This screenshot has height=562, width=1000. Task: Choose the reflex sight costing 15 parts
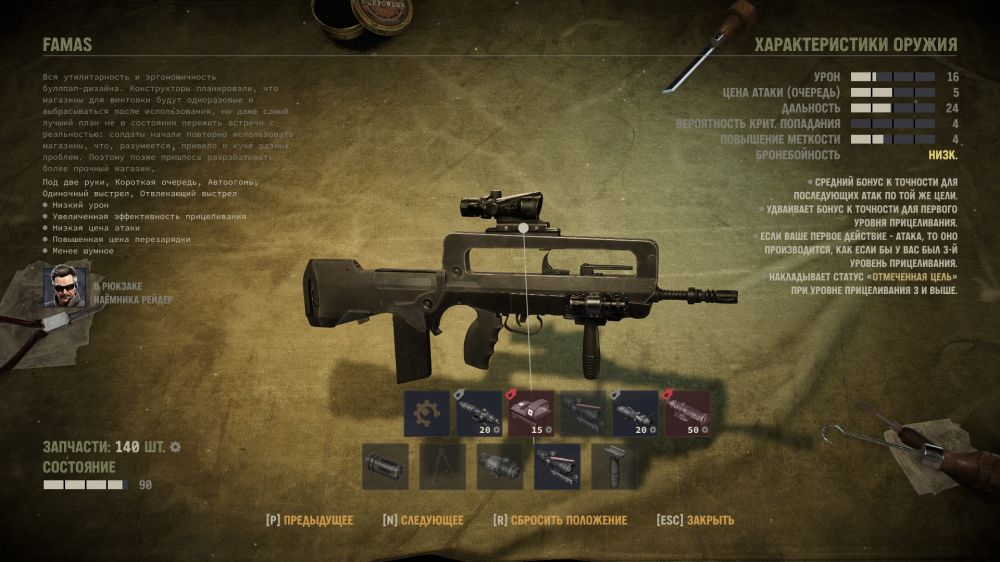click(x=532, y=413)
